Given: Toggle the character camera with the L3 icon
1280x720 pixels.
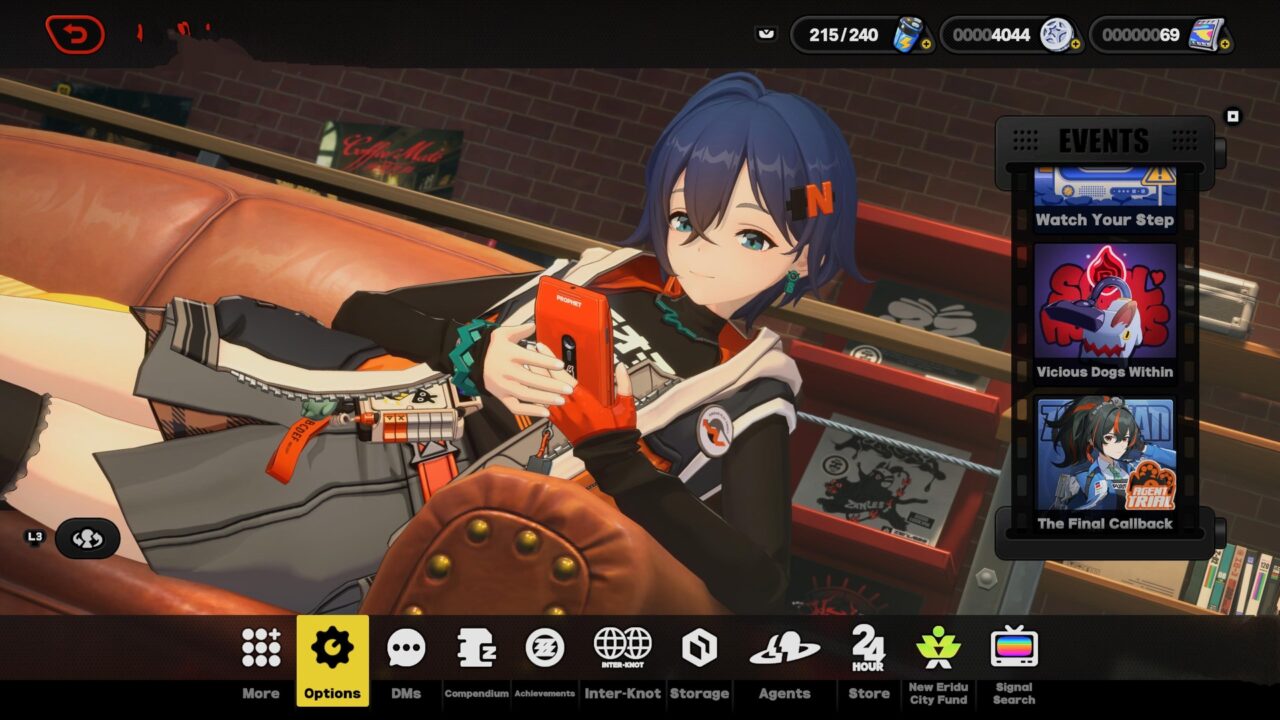Looking at the screenshot, I should (x=90, y=538).
